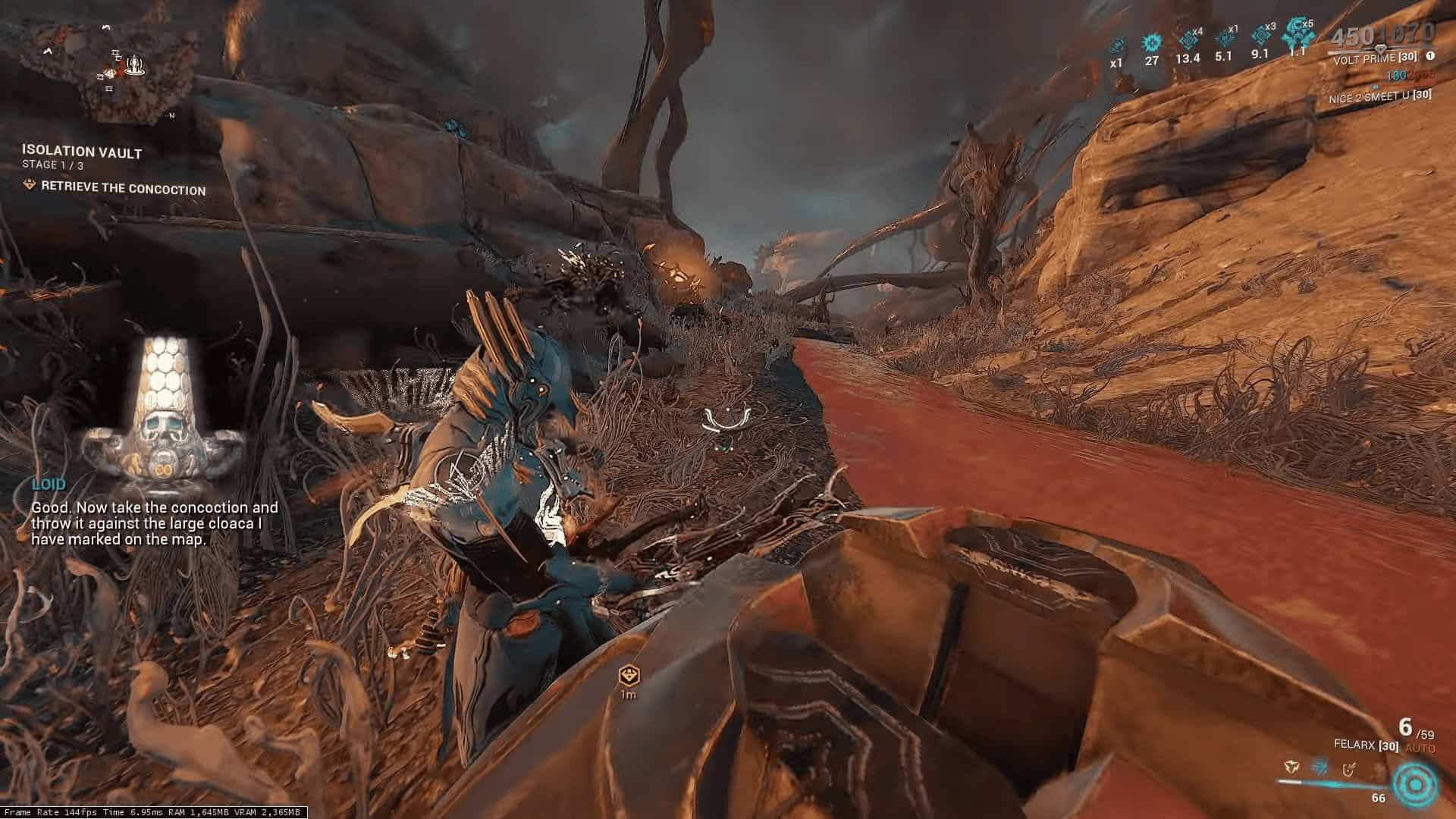Select the Isolation Vault objective tracker
1456x819 pixels.
click(82, 152)
